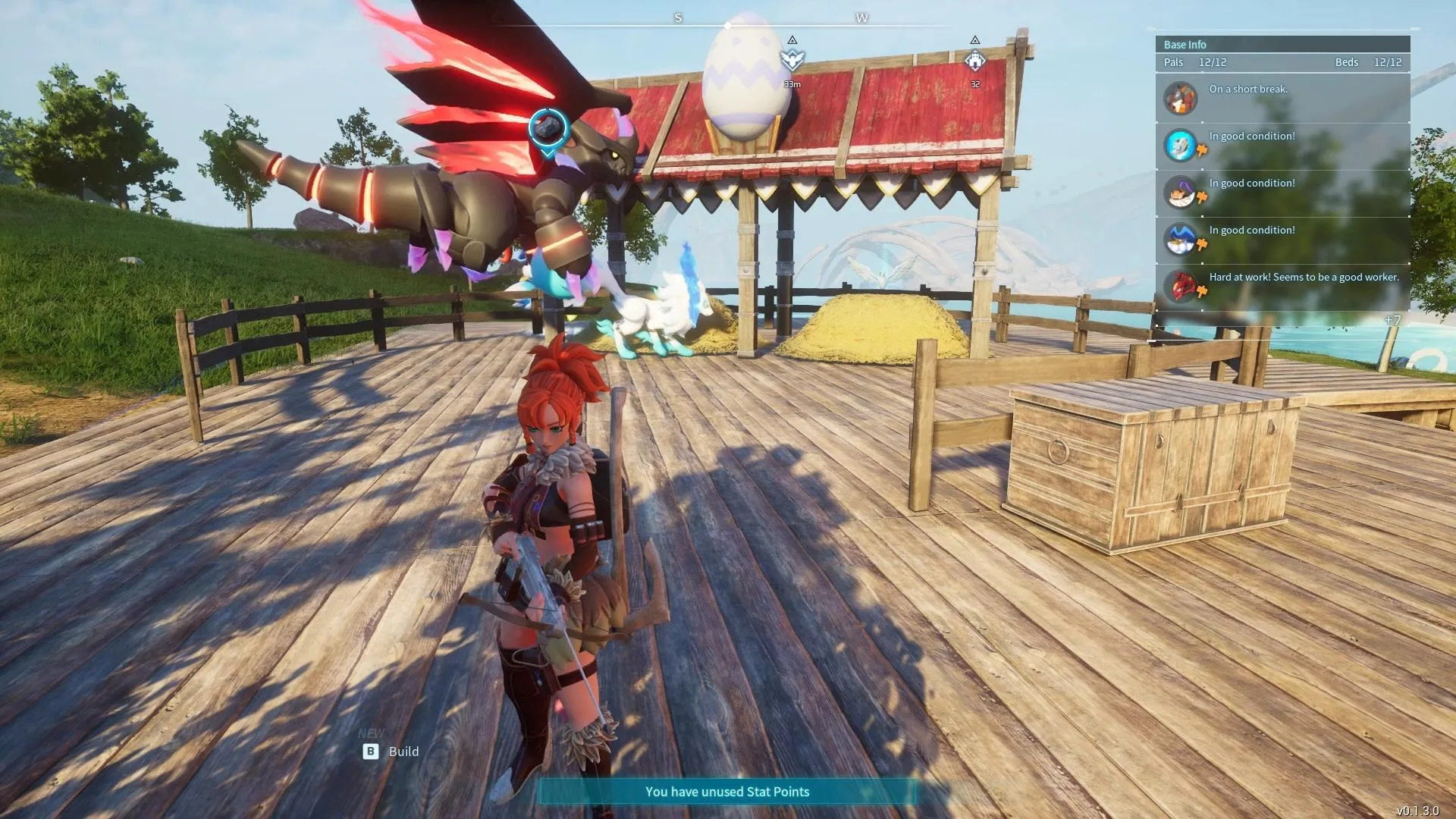Choose the blue-crested pal portrait

[x=1180, y=239]
